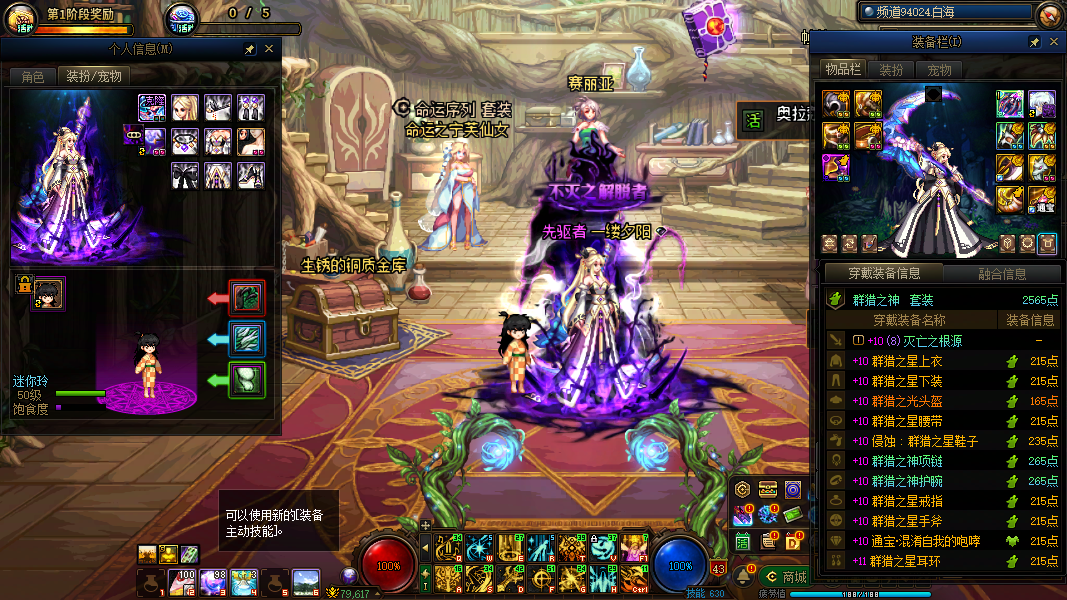Image resolution: width=1067 pixels, height=600 pixels.
Task: Close the personal info (个人信息) window
Action: pos(269,48)
